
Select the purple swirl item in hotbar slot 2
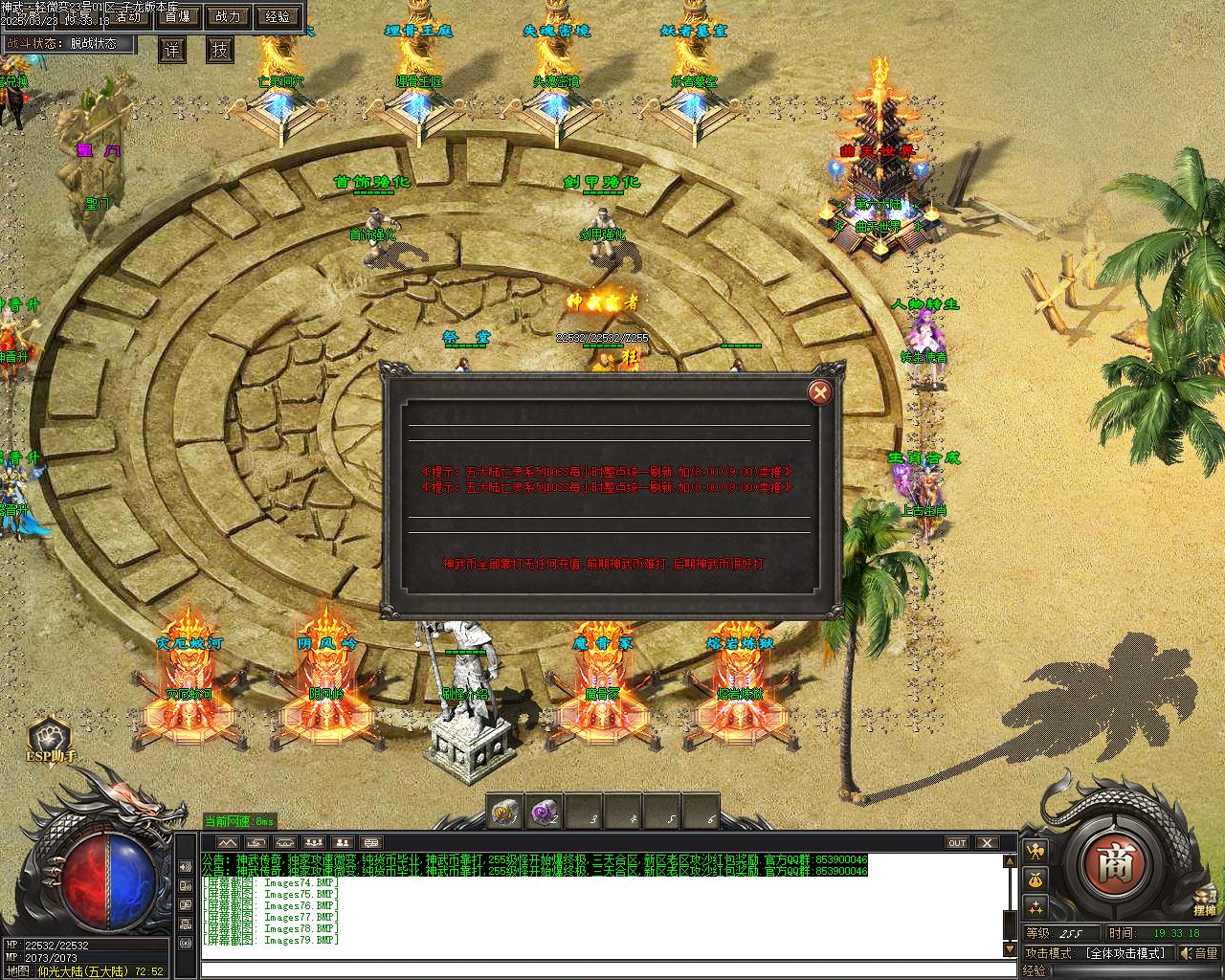click(x=545, y=813)
